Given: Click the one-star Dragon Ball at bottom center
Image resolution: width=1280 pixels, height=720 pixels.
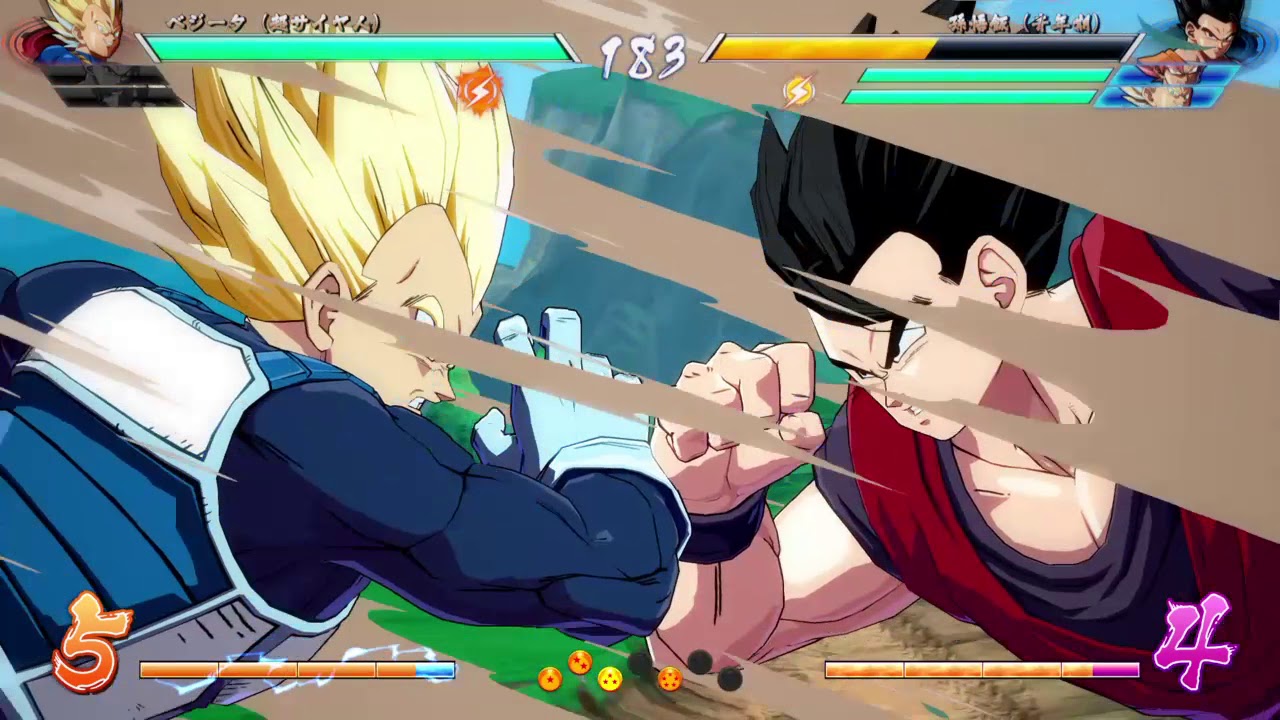Looking at the screenshot, I should 549,678.
